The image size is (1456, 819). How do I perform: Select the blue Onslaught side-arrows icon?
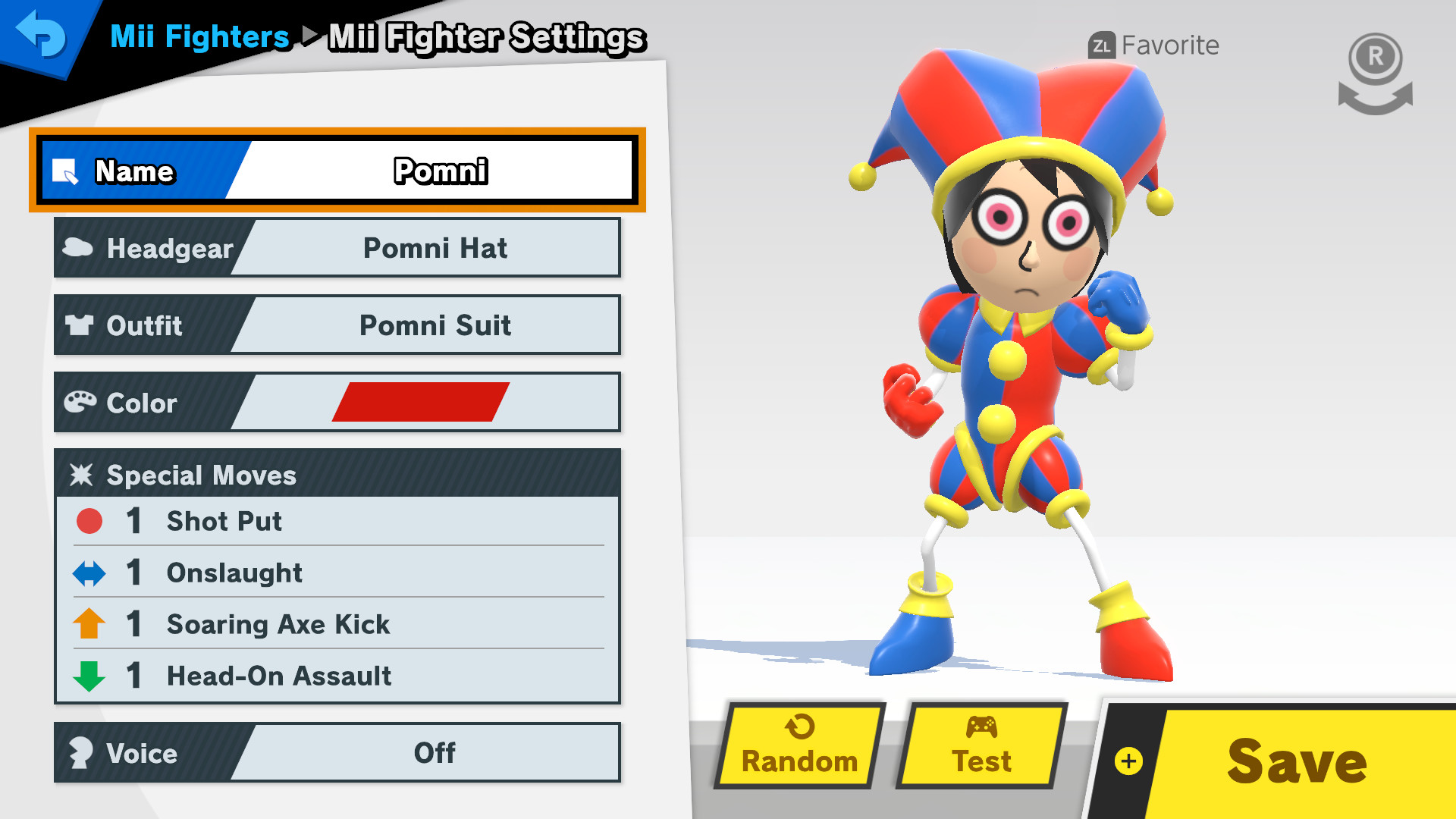pyautogui.click(x=89, y=573)
